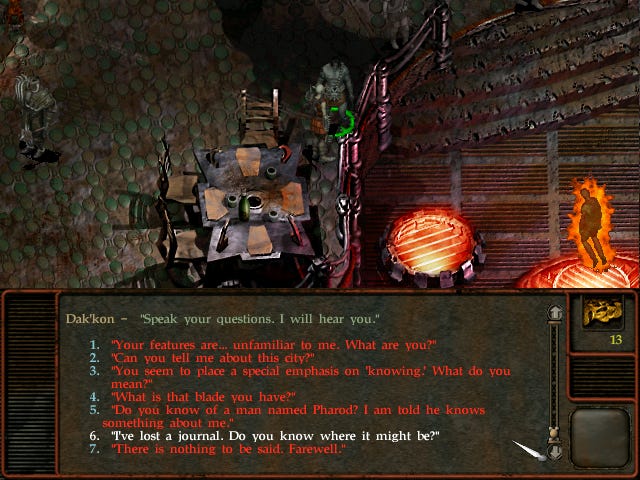Pick the lost journal dialogue option

(x=275, y=437)
